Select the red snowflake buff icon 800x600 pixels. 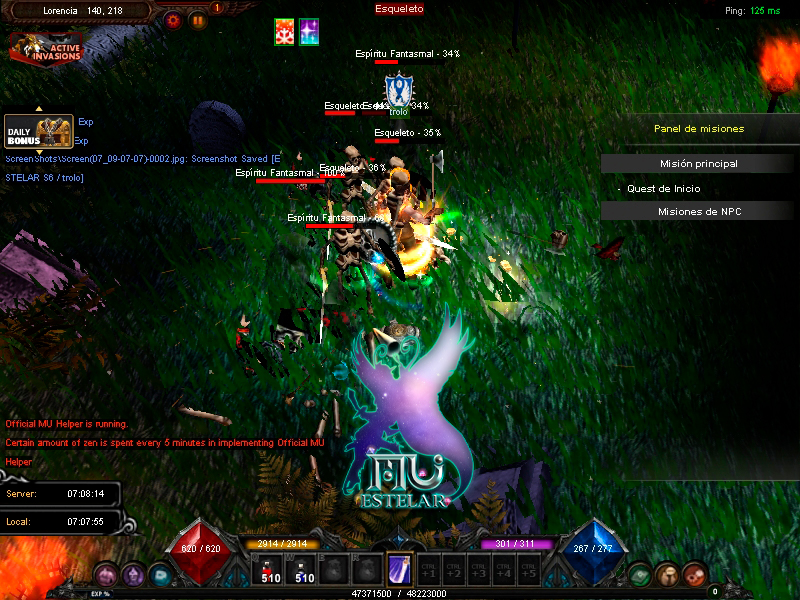pyautogui.click(x=285, y=32)
